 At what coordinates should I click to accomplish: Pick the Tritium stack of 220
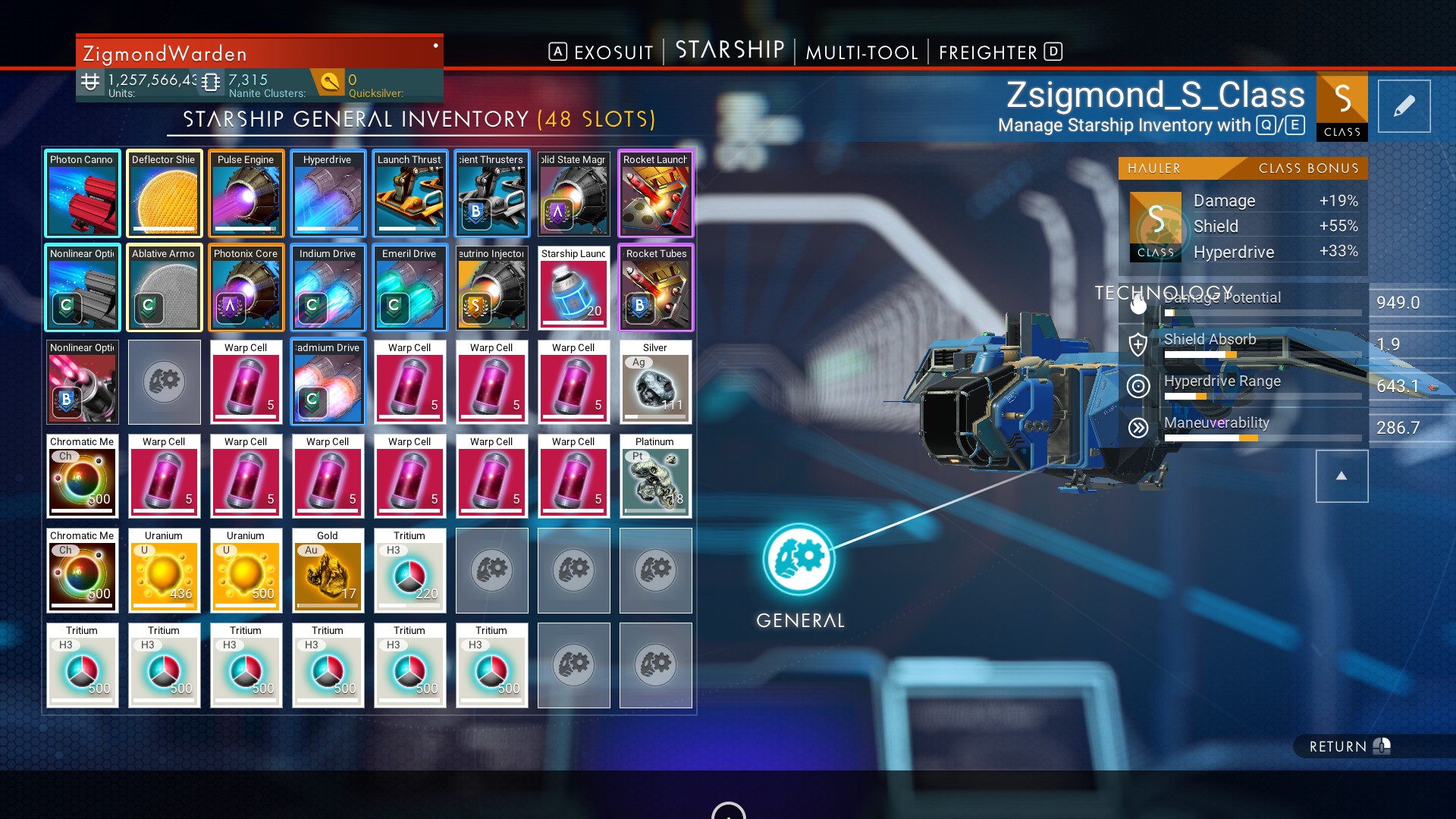[409, 570]
